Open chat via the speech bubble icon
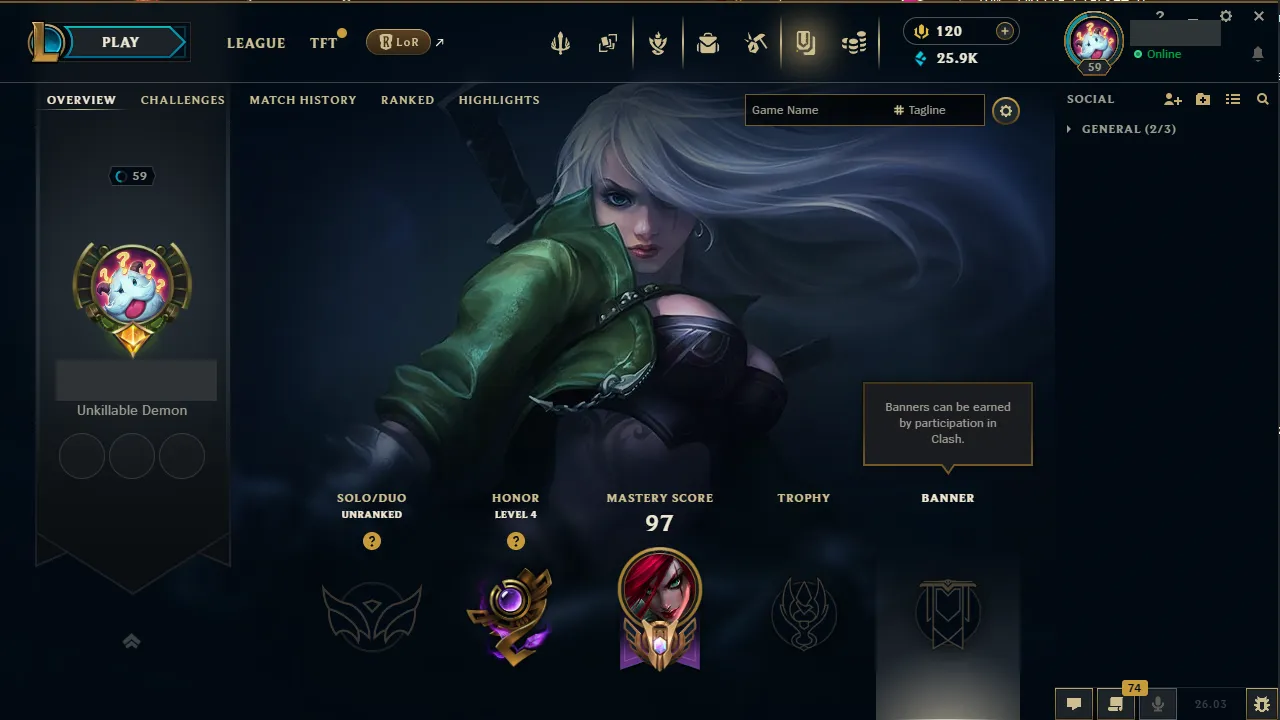Image resolution: width=1280 pixels, height=720 pixels. [1073, 704]
